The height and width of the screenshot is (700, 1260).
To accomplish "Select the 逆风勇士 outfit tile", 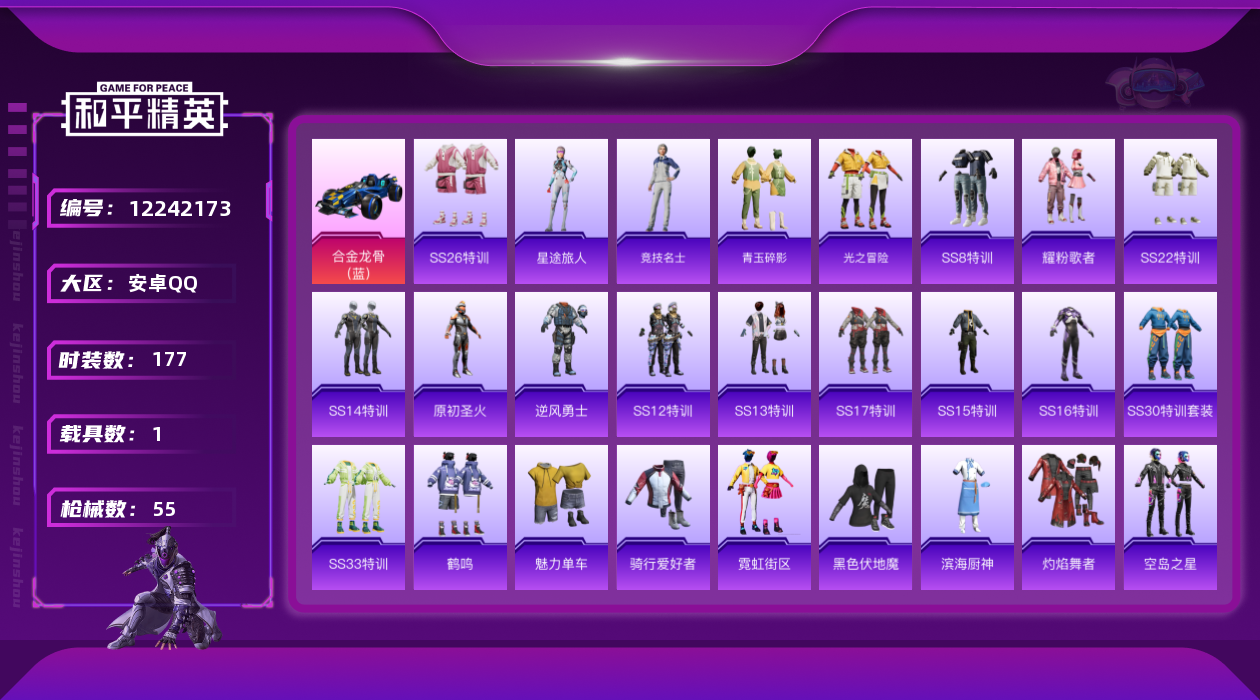I will 561,364.
